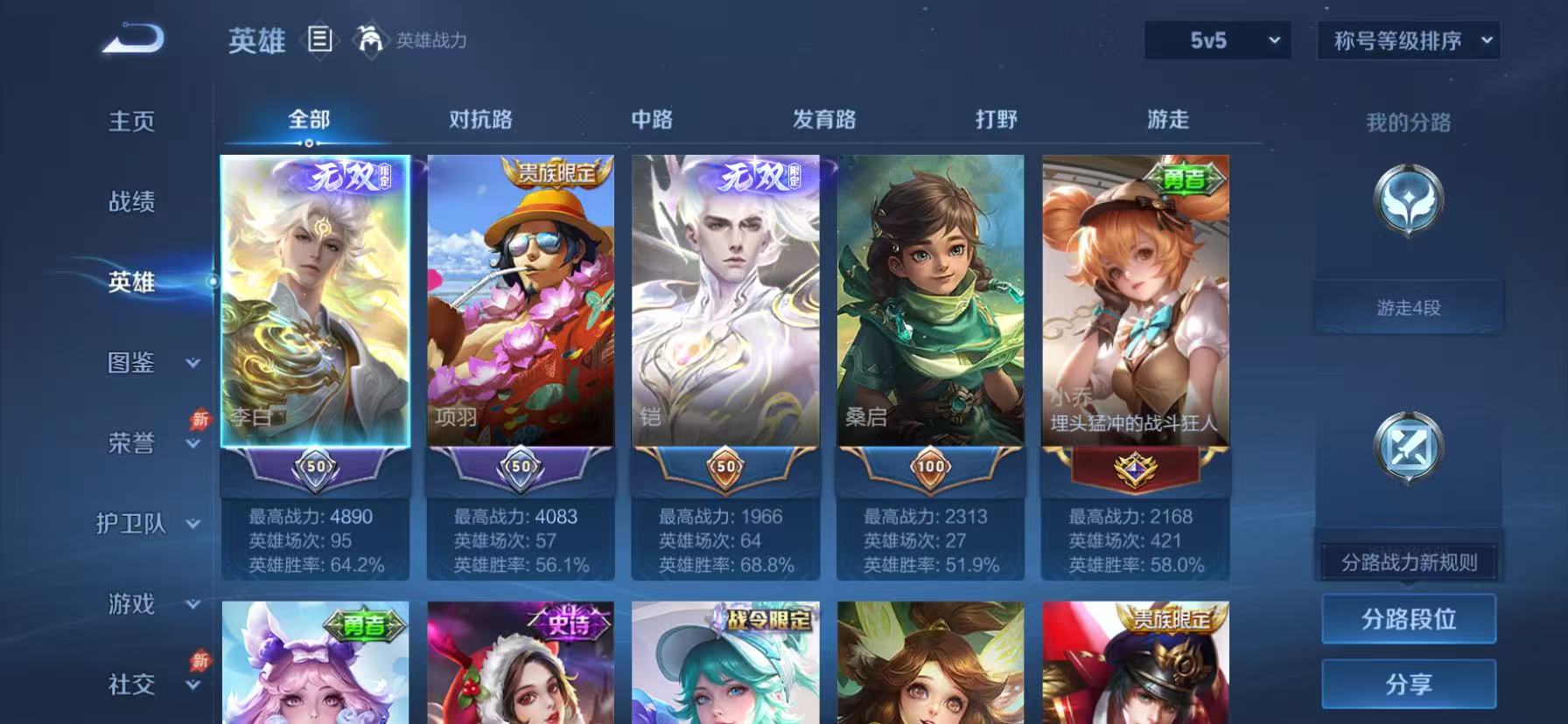The width and height of the screenshot is (1568, 724).
Task: Switch to the 对抗路 tab
Action: (x=481, y=118)
